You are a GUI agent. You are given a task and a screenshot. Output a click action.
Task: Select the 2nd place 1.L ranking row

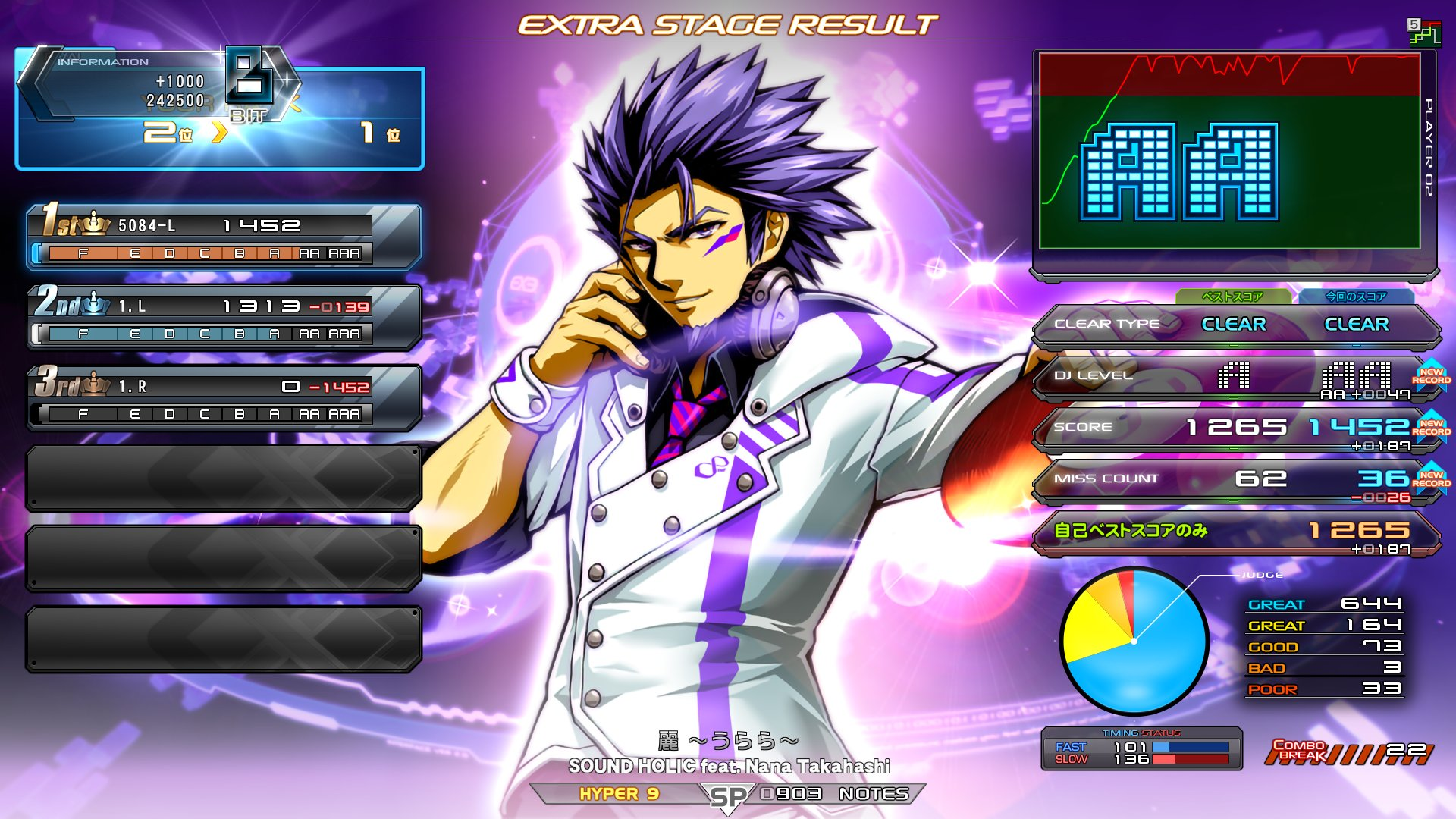coord(224,318)
